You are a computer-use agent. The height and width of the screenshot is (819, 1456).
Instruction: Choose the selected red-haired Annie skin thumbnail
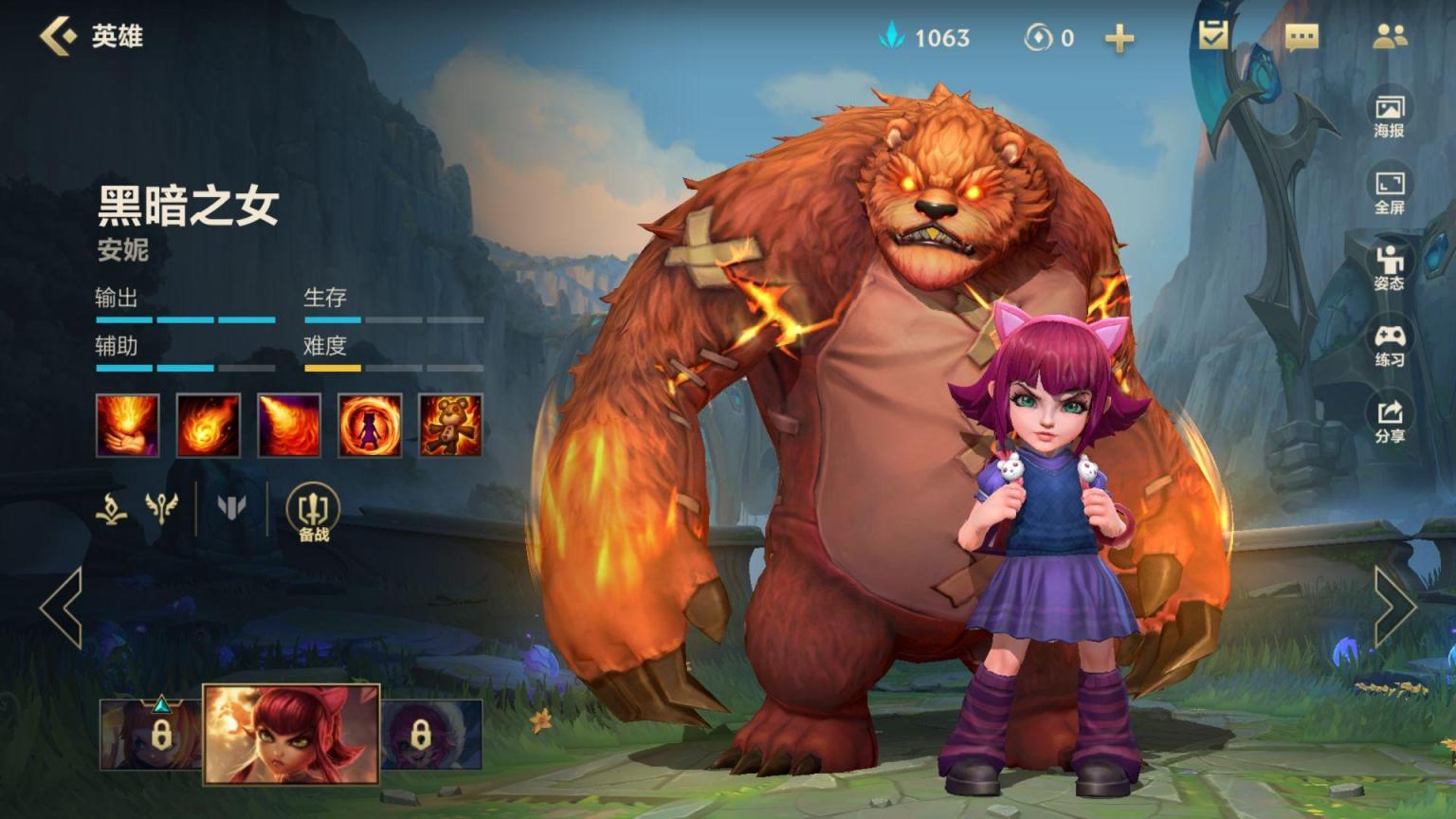pos(292,734)
